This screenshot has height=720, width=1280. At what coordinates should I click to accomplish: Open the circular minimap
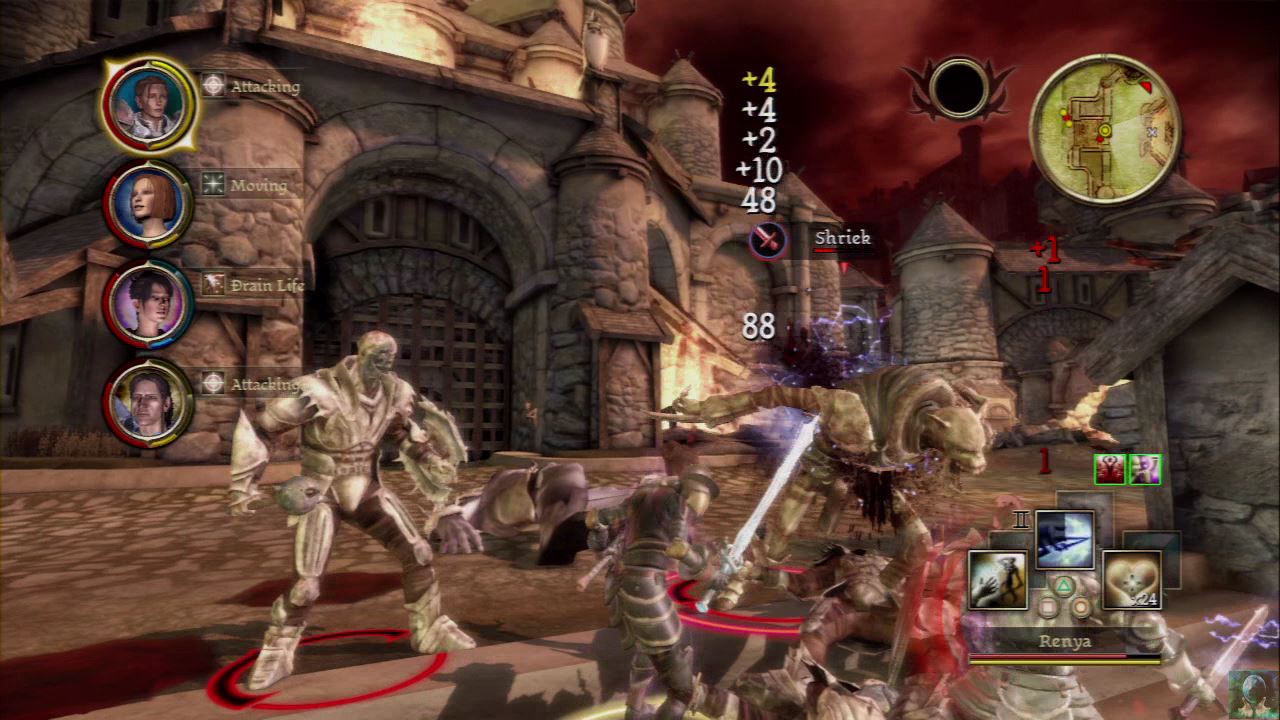(1104, 129)
